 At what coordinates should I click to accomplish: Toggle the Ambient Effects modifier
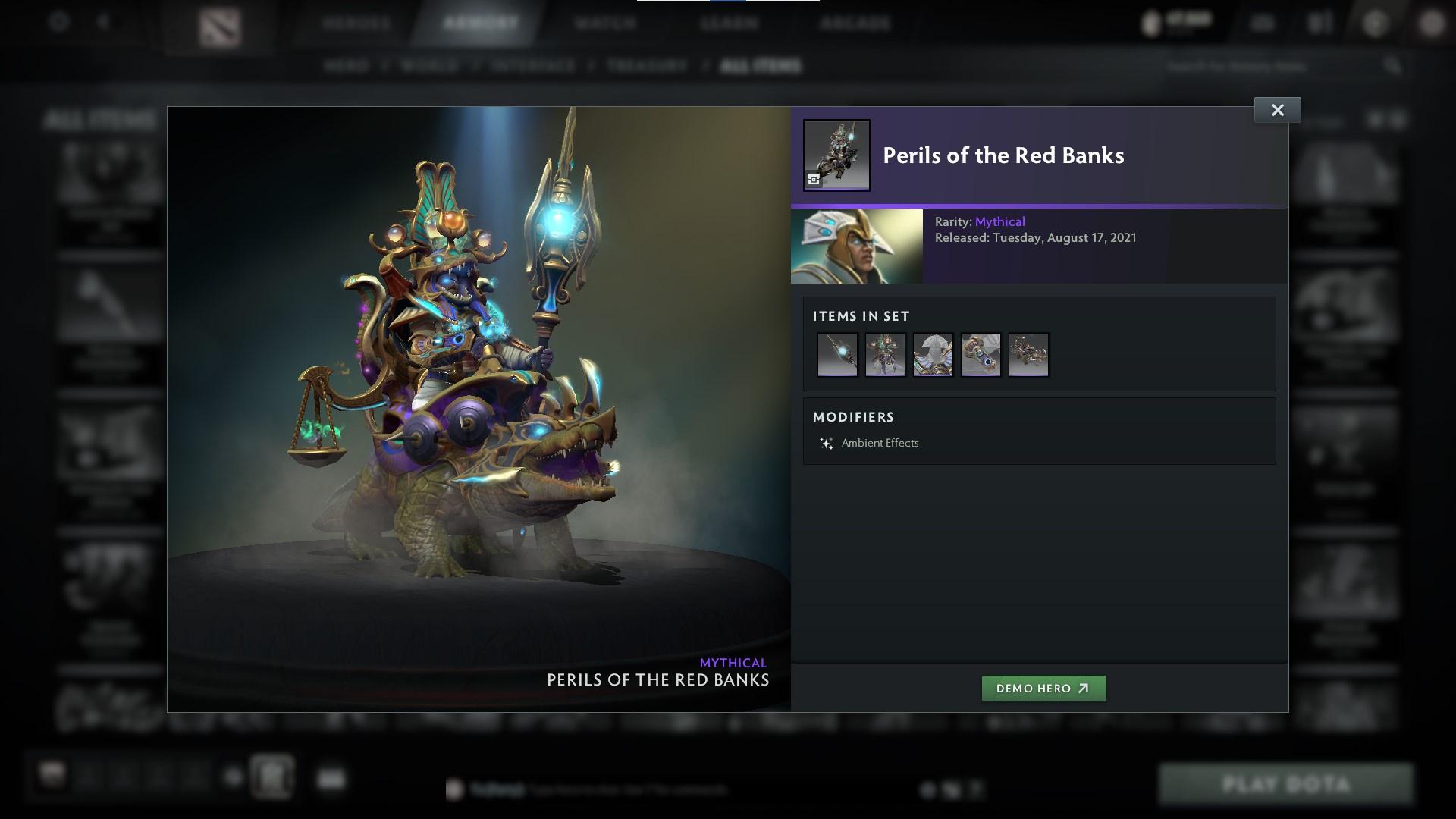point(880,443)
